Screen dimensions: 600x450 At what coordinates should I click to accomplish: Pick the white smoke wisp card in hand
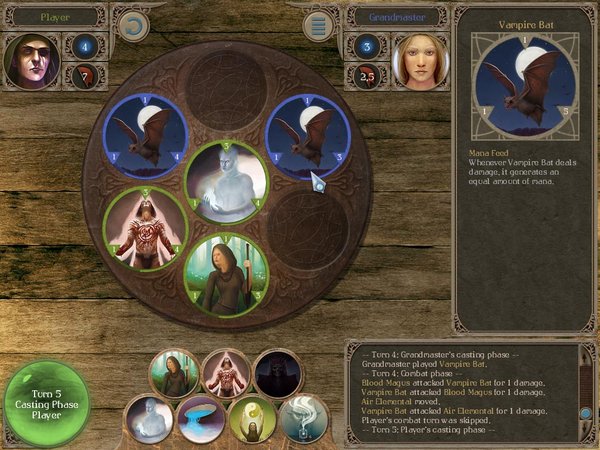pos(303,420)
